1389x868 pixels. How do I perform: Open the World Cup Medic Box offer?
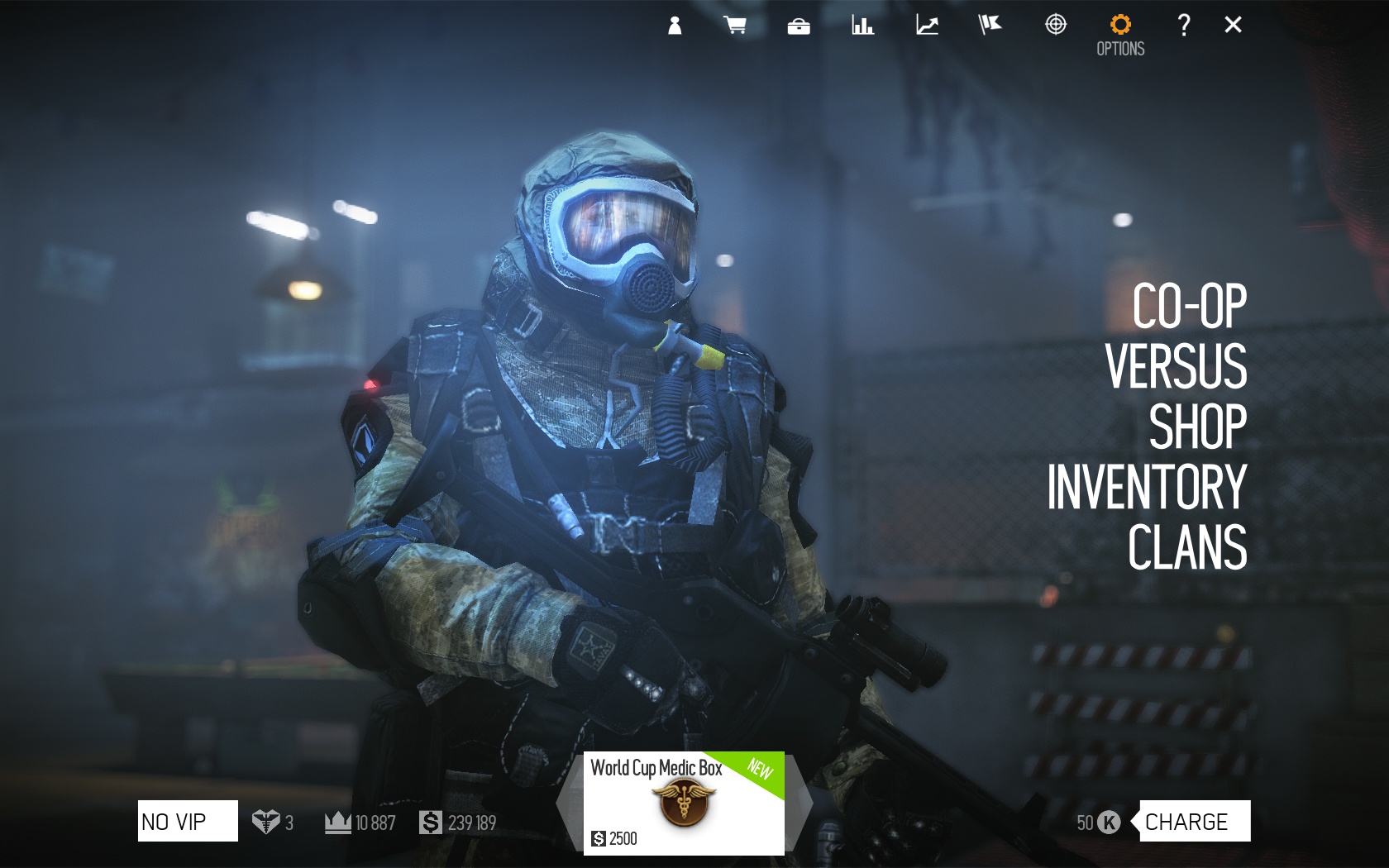[x=684, y=803]
